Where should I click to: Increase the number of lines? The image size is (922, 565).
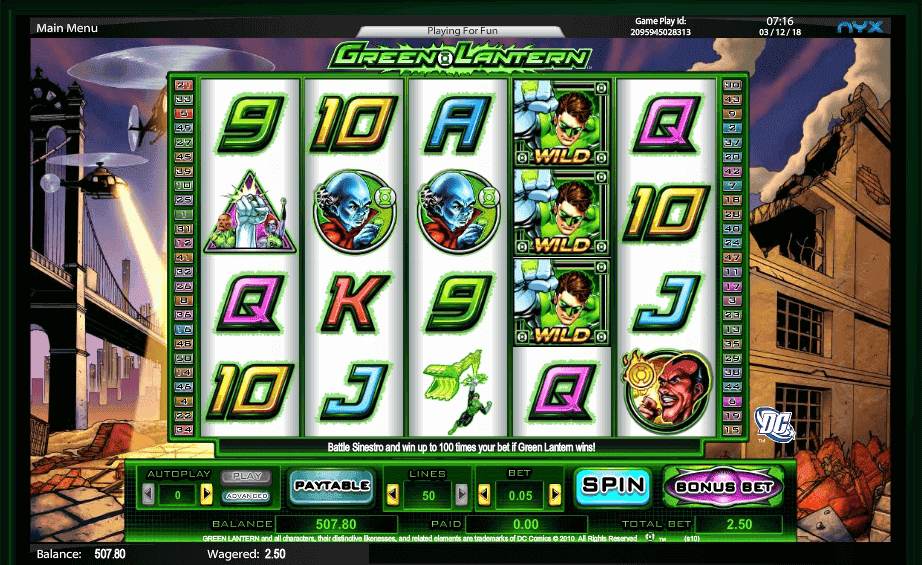tap(461, 494)
